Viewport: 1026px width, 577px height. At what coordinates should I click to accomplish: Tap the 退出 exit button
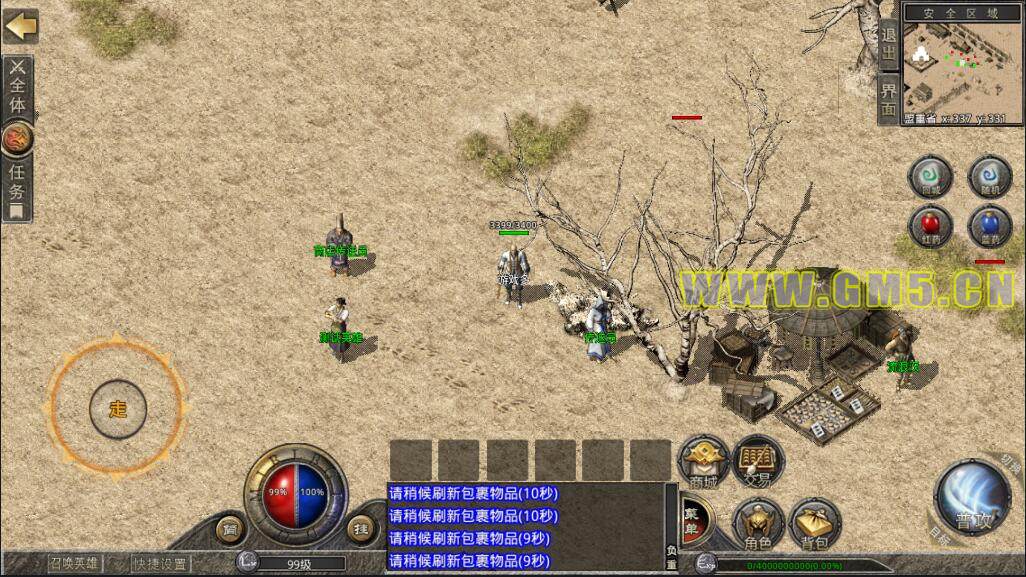[888, 45]
